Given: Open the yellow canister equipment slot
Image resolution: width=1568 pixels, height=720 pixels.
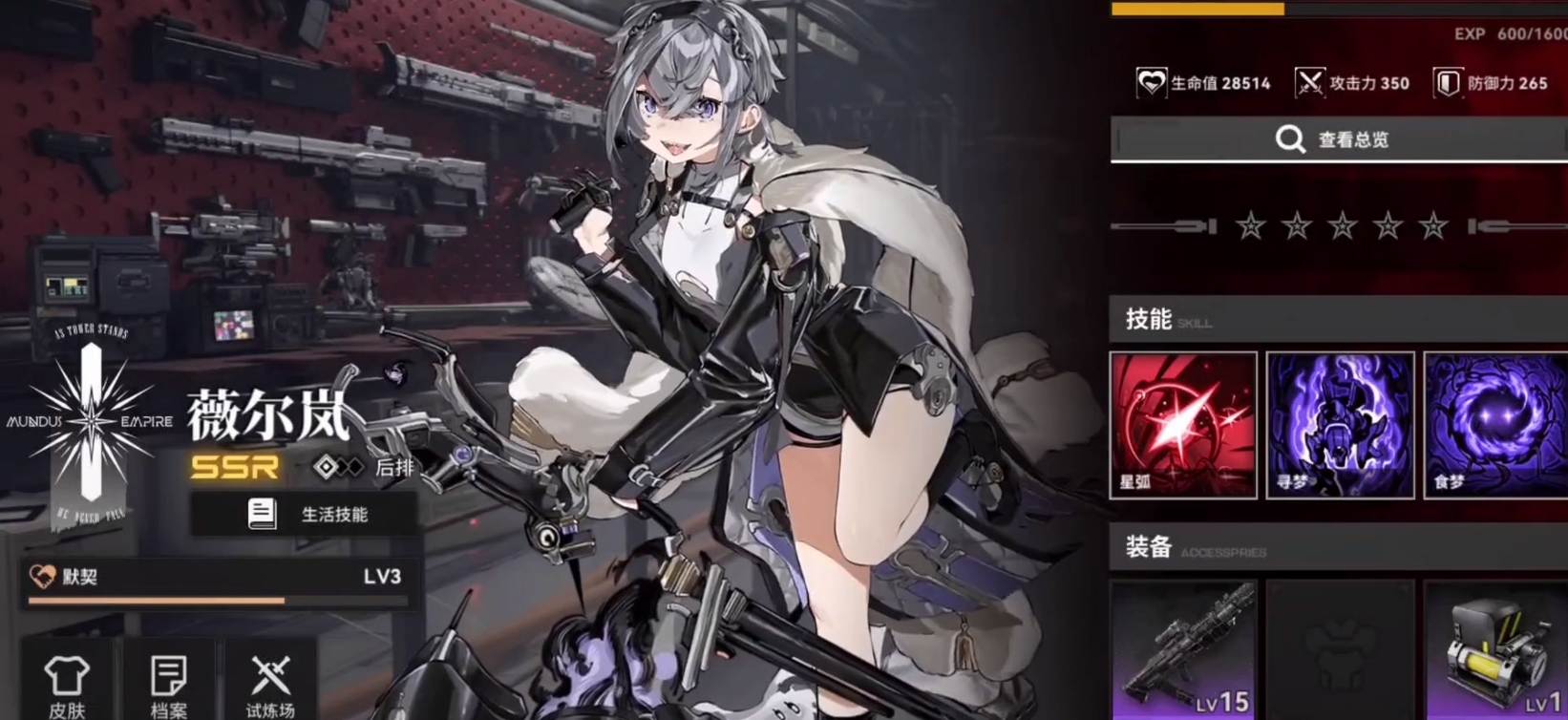Looking at the screenshot, I should coord(1495,651).
